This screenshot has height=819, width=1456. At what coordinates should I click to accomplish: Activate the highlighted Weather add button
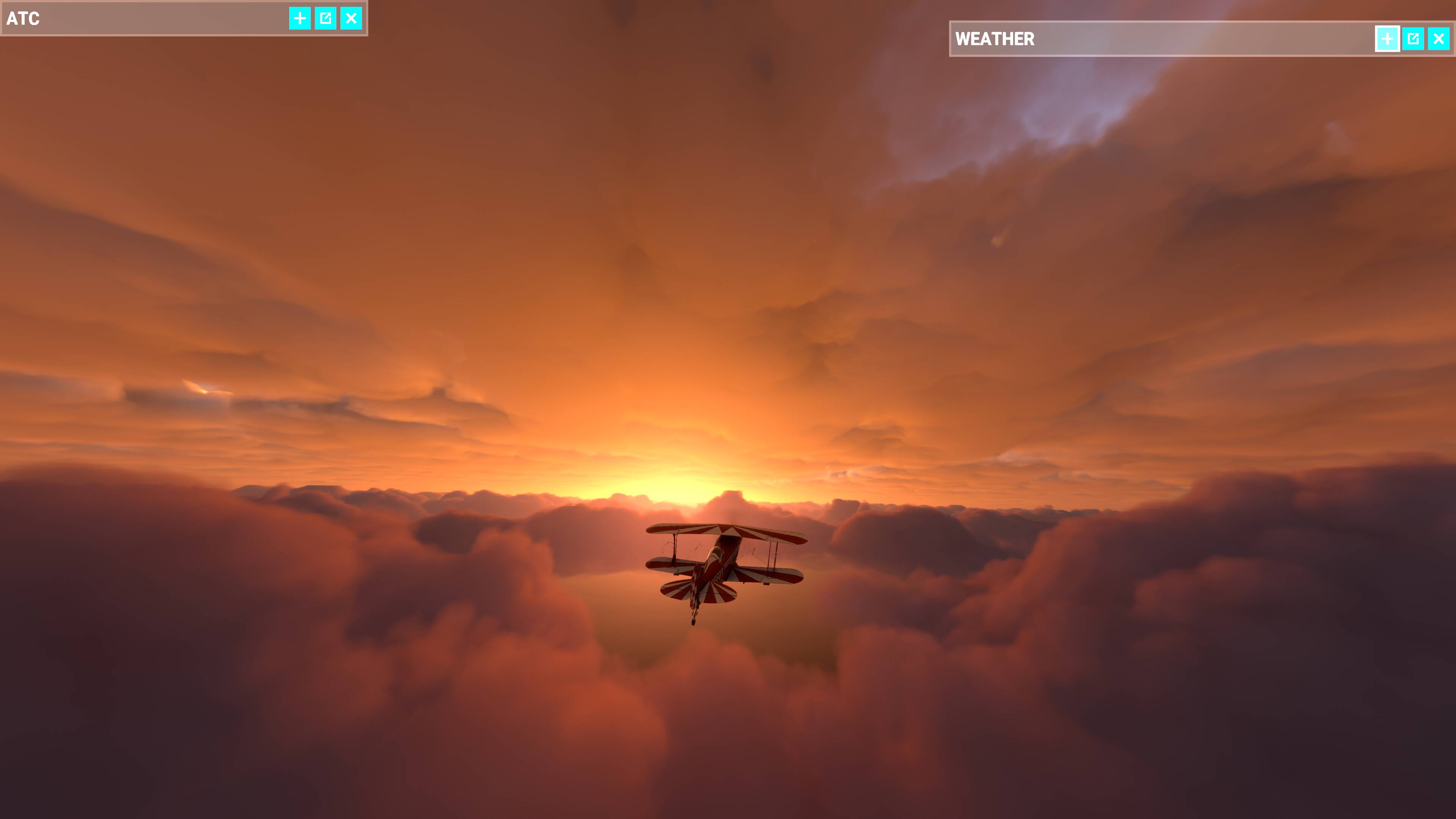click(x=1388, y=39)
